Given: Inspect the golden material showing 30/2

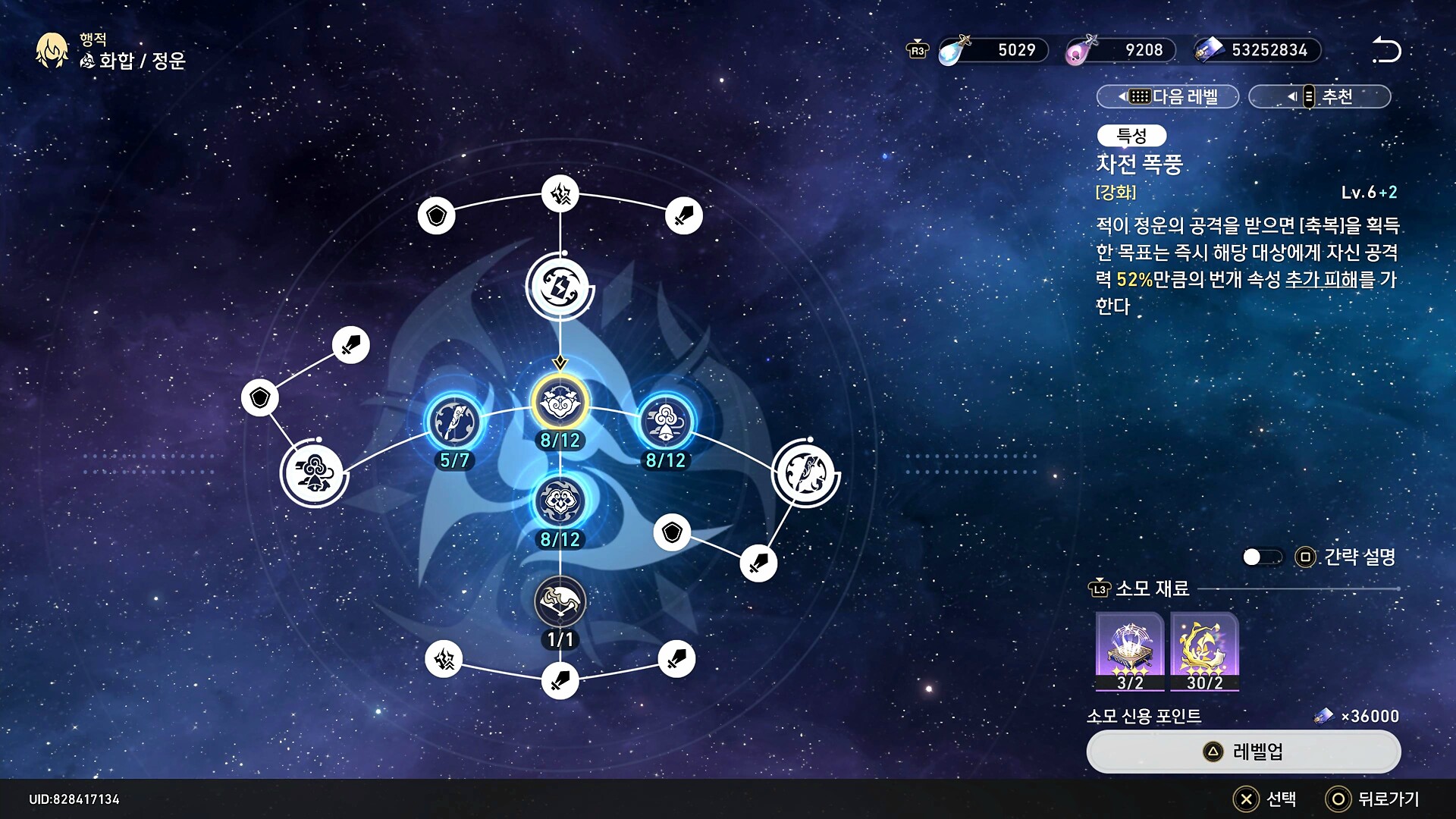Looking at the screenshot, I should (x=1204, y=651).
